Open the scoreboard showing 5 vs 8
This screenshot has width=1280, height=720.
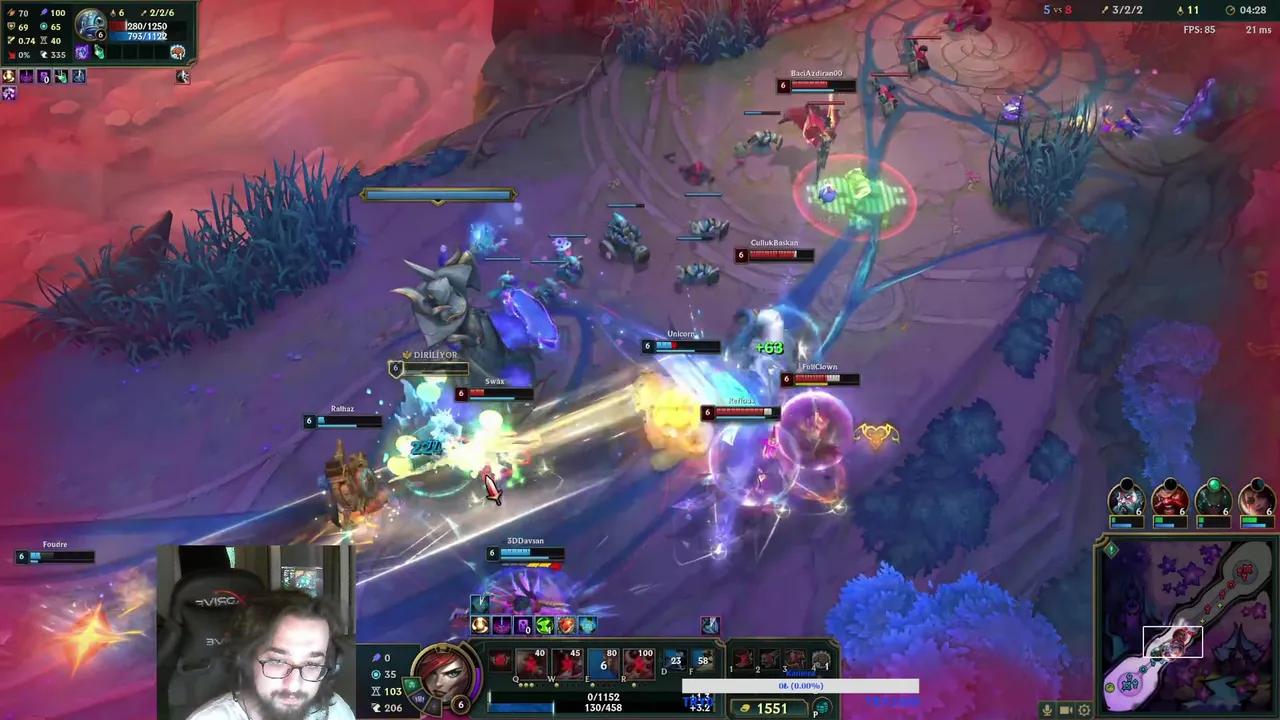tap(1055, 10)
